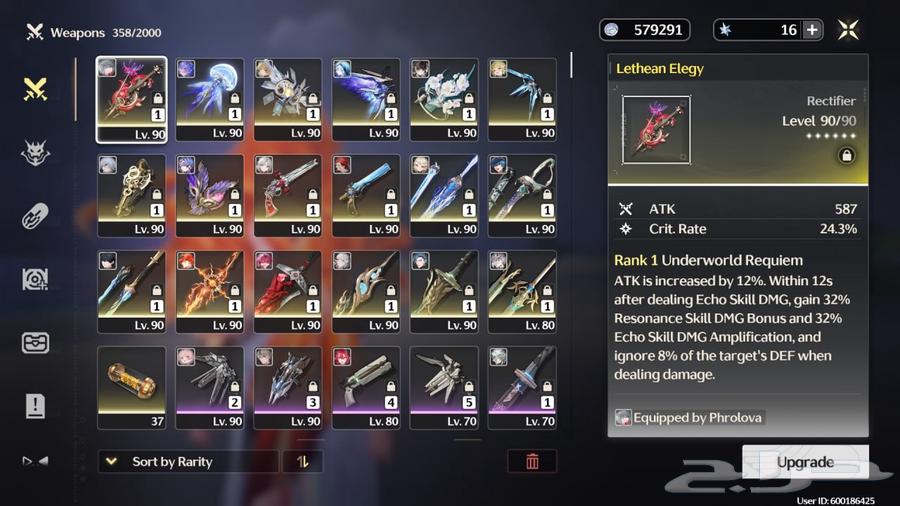
Task: Select the flaming orange star weapon
Action: point(210,291)
